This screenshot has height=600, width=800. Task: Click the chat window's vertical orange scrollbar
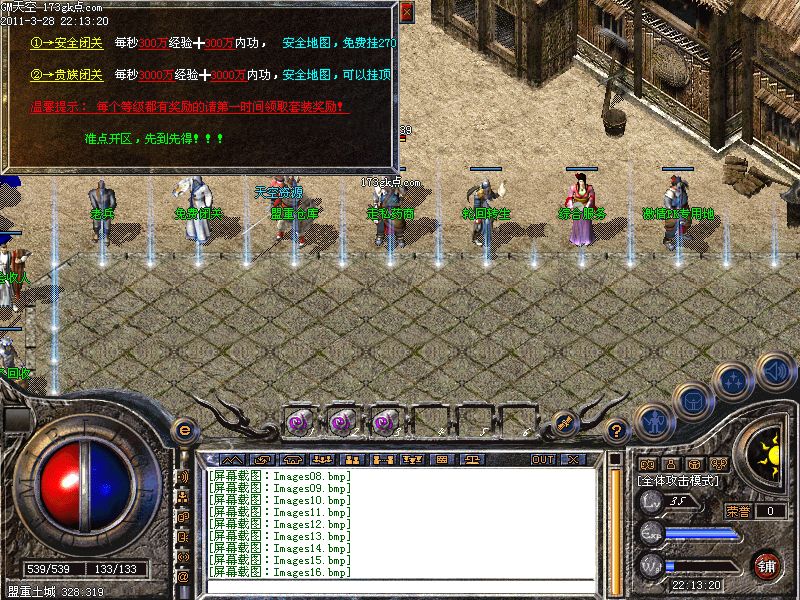tap(615, 520)
